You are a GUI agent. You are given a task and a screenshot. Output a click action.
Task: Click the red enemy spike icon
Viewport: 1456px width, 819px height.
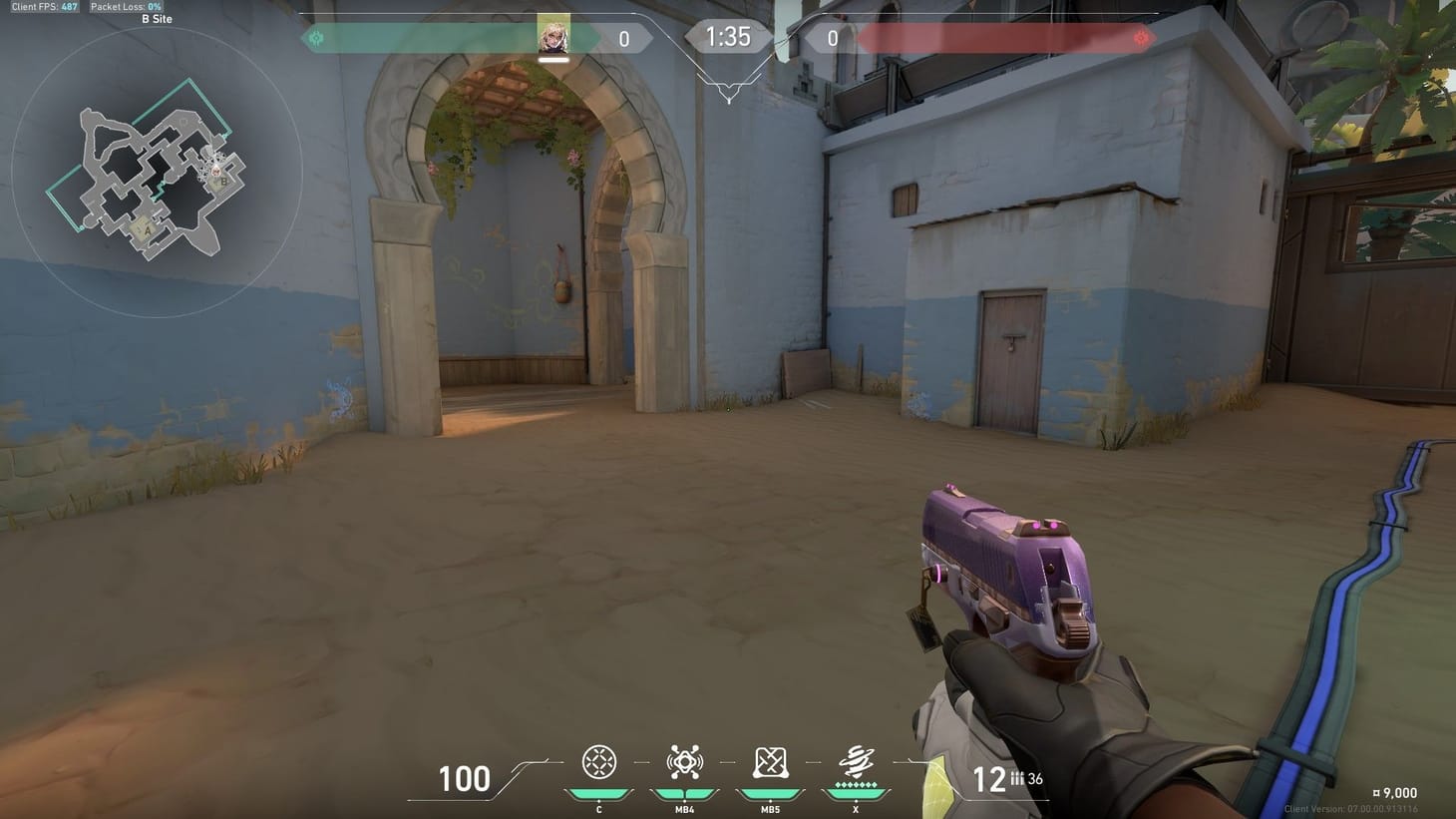(x=1140, y=38)
